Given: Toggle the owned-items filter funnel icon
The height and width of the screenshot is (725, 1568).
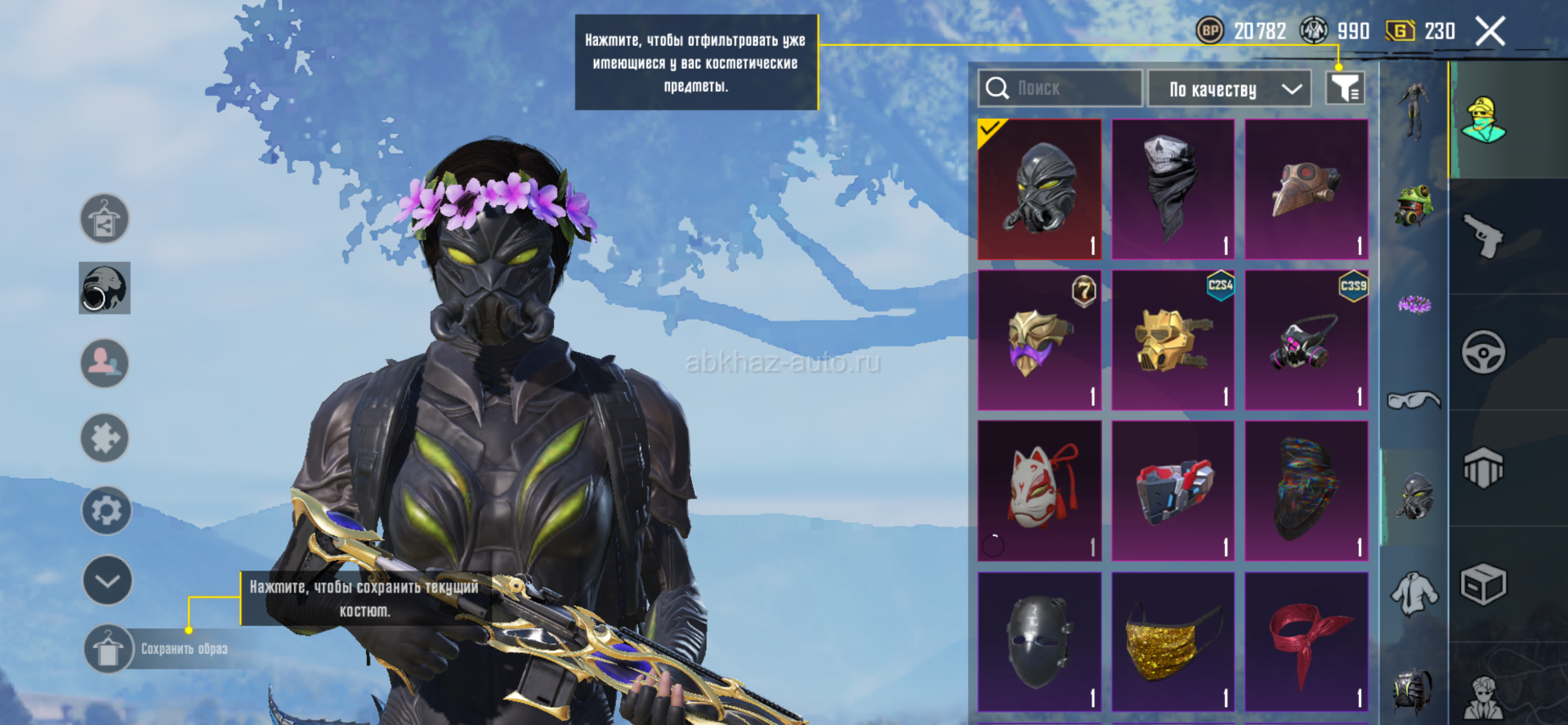Looking at the screenshot, I should tap(1344, 88).
